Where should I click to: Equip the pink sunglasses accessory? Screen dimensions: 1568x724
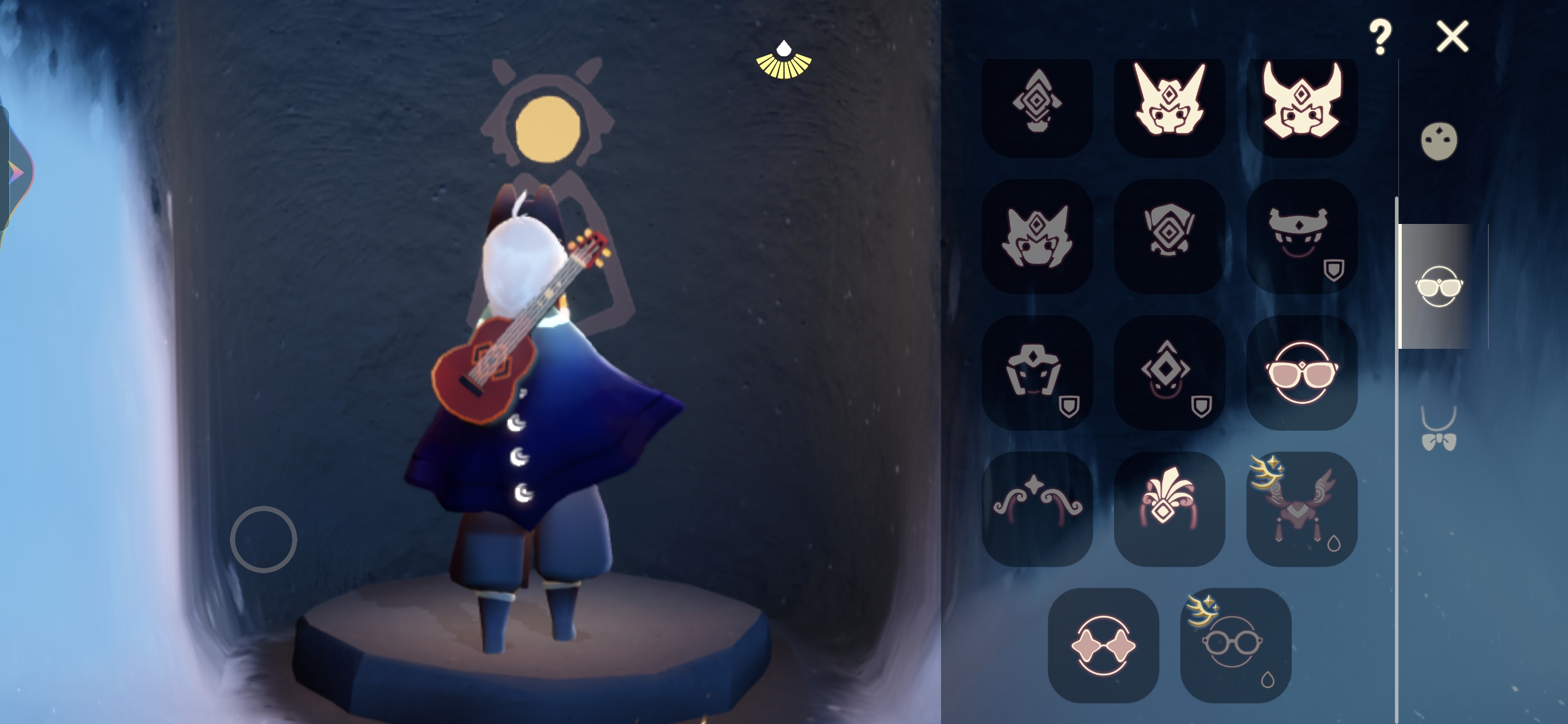coord(1302,372)
